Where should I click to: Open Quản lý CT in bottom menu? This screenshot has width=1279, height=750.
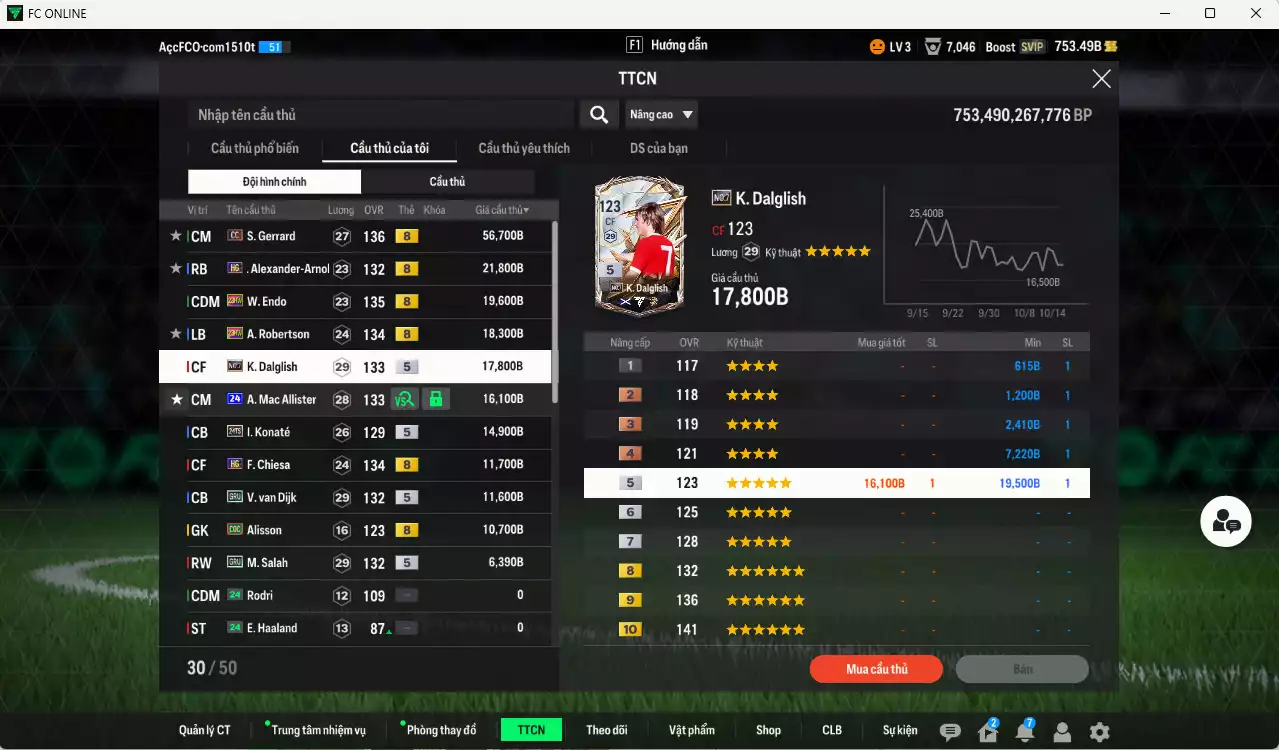coord(204,730)
